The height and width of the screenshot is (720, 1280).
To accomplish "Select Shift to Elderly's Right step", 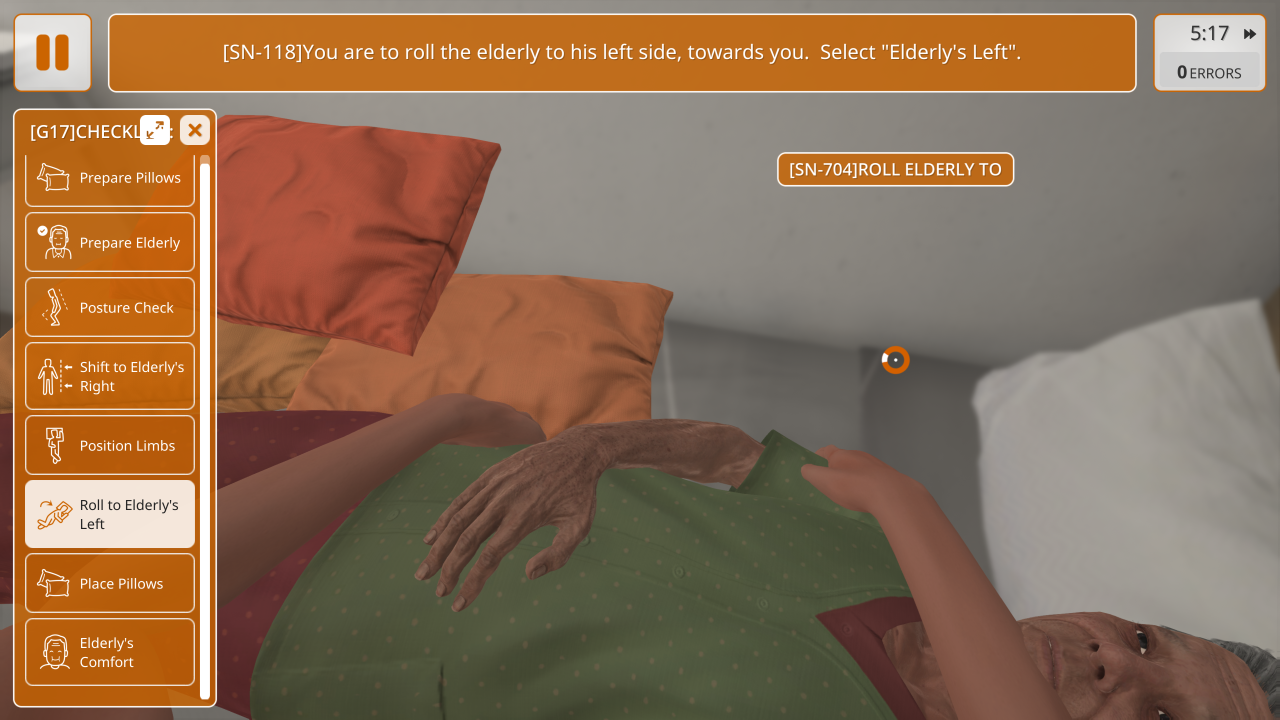I will [110, 376].
